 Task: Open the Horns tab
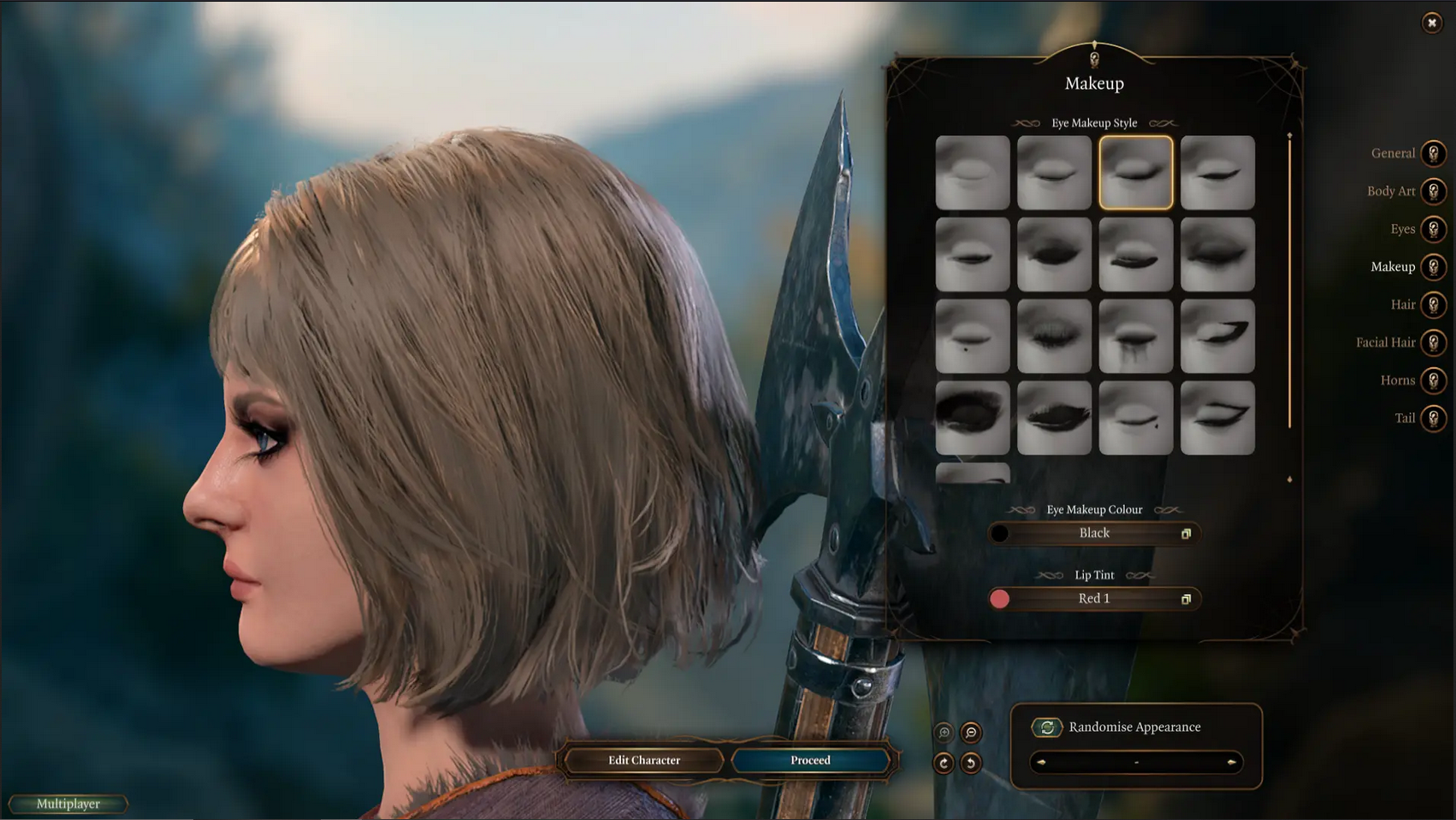(x=1433, y=380)
